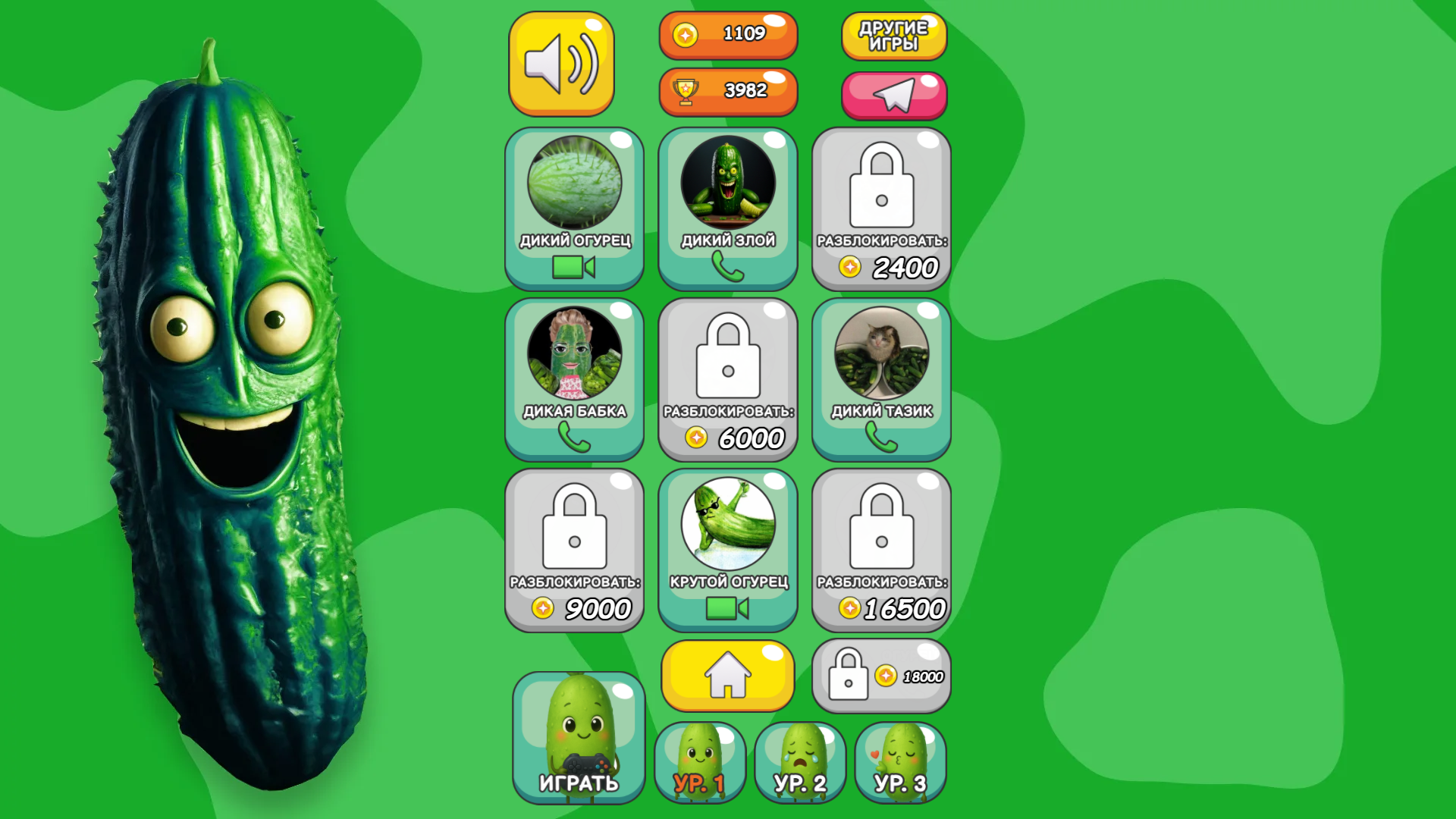Viewport: 1456px width, 819px height.
Task: Switch to level tab УР. 3
Action: pyautogui.click(x=900, y=762)
